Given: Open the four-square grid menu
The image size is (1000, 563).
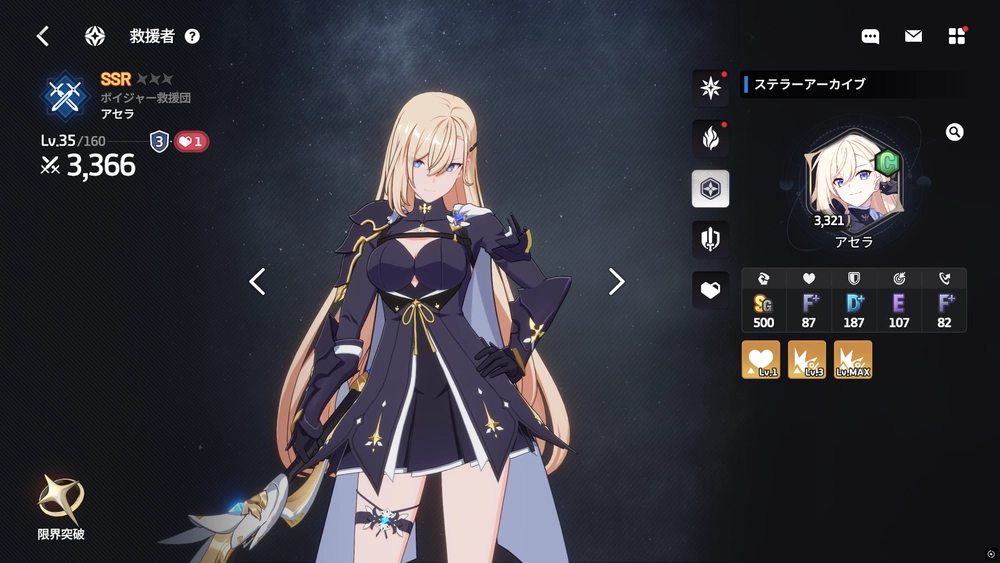Looking at the screenshot, I should pyautogui.click(x=957, y=36).
